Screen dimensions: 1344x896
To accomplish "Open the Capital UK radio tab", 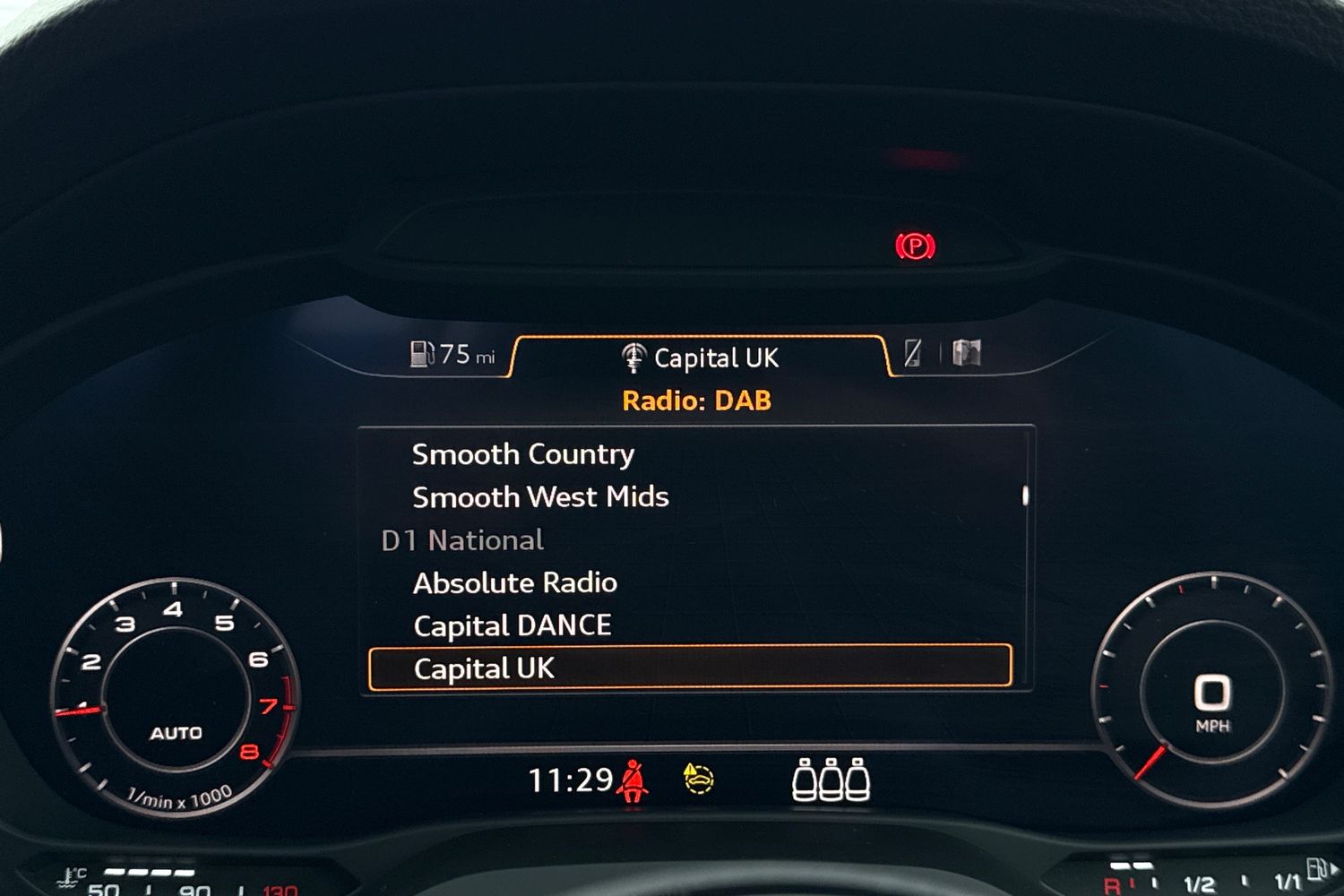I will pos(700,358).
